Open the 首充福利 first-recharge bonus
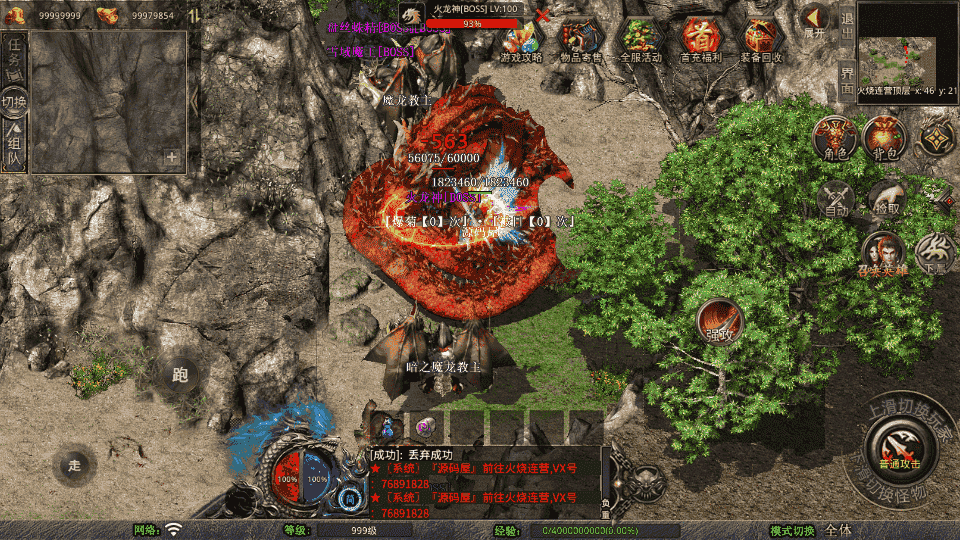 point(702,41)
